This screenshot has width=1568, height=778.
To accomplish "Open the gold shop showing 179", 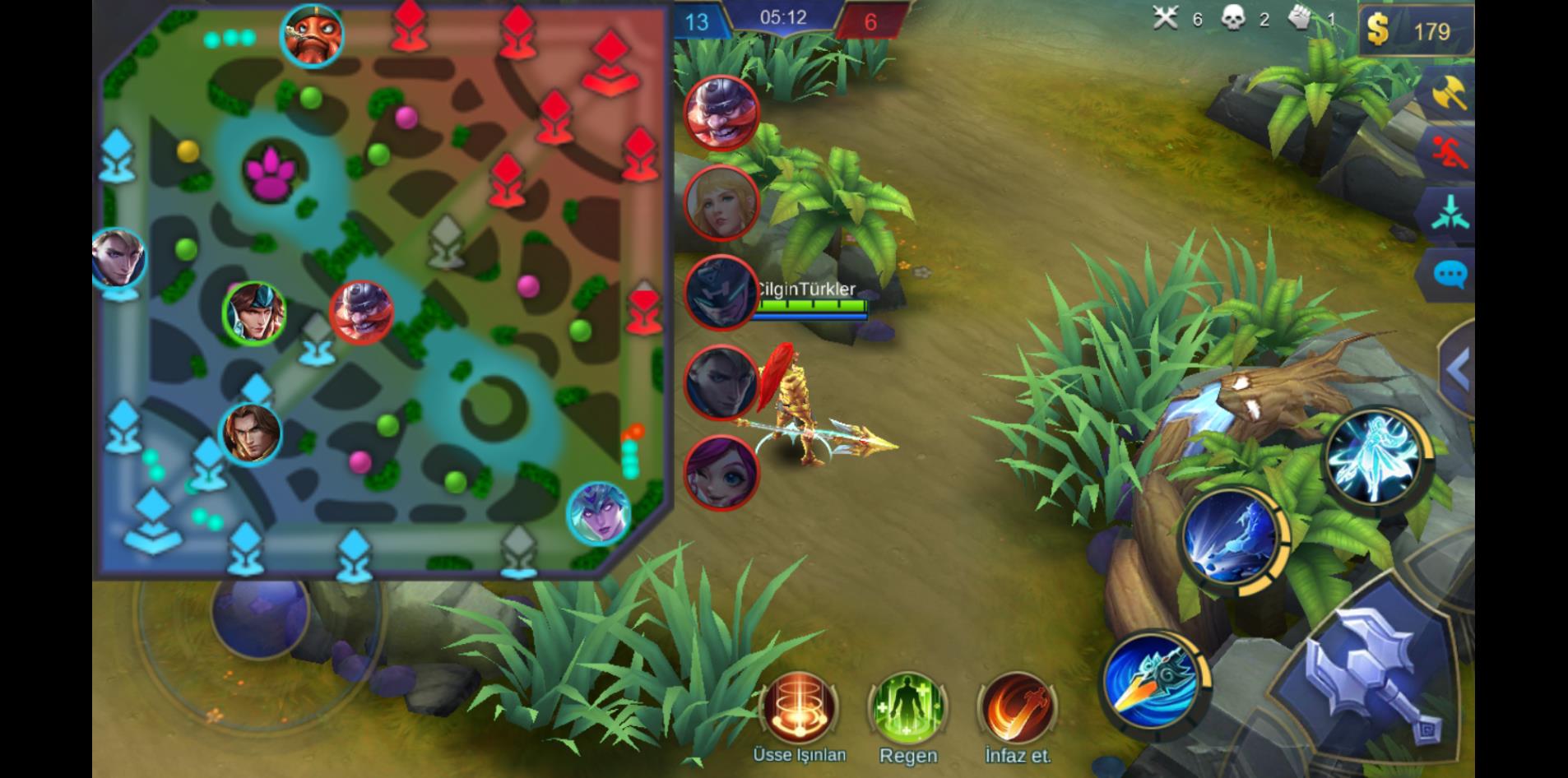I will coord(1417,31).
